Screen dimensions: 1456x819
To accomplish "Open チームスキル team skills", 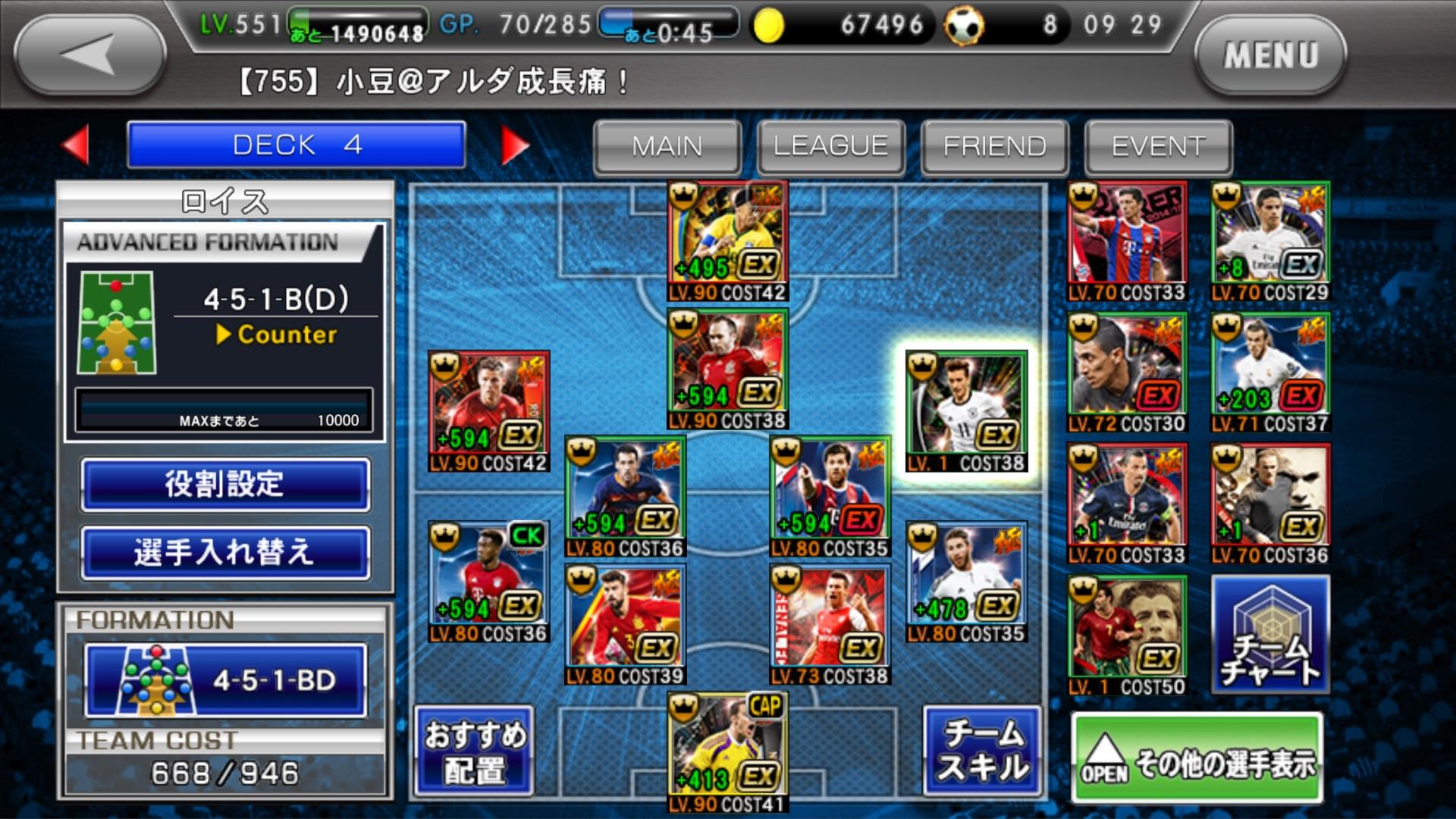I will click(983, 752).
